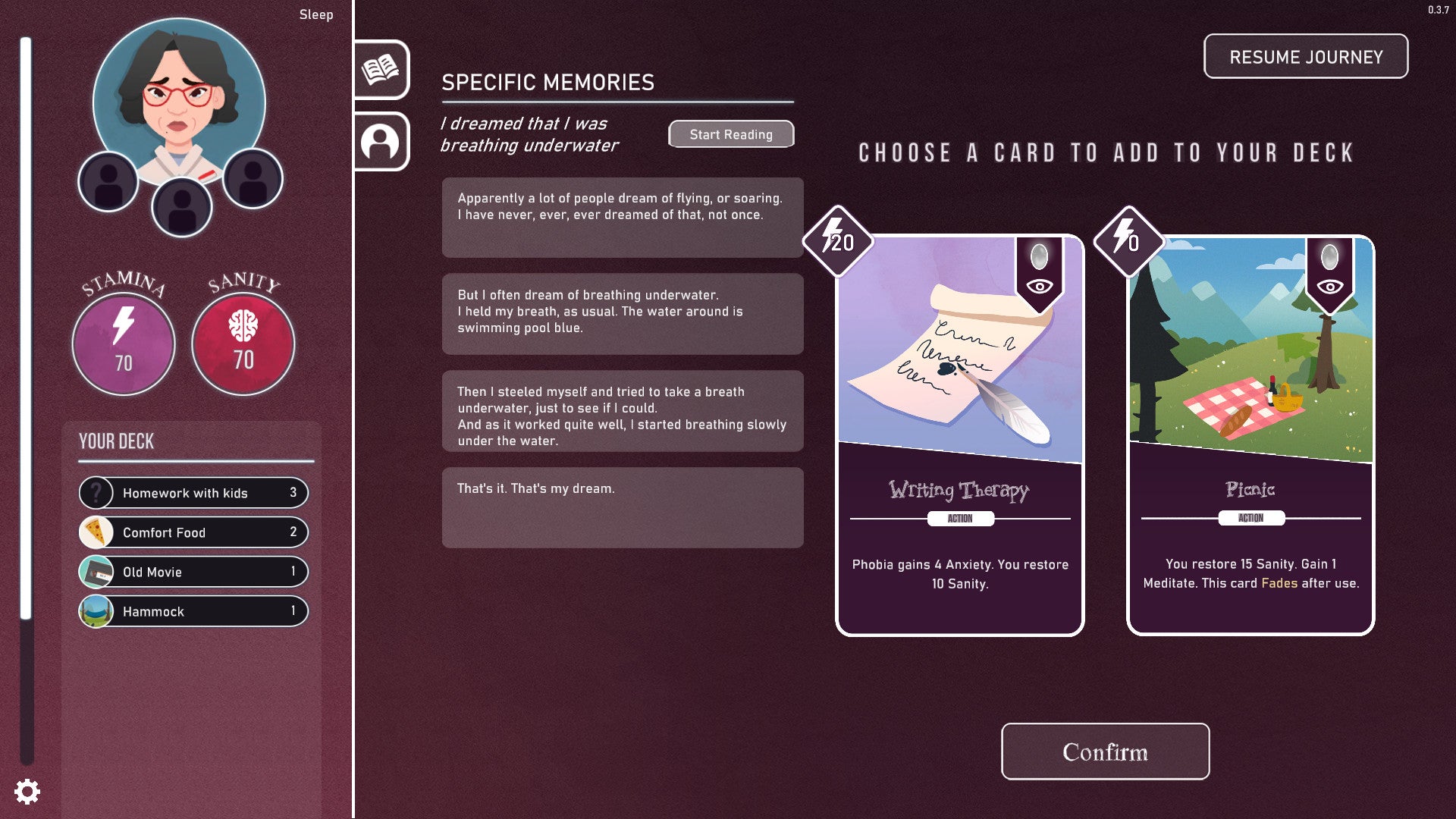This screenshot has width=1456, height=819.
Task: Click the Sanity brain icon
Action: [243, 324]
